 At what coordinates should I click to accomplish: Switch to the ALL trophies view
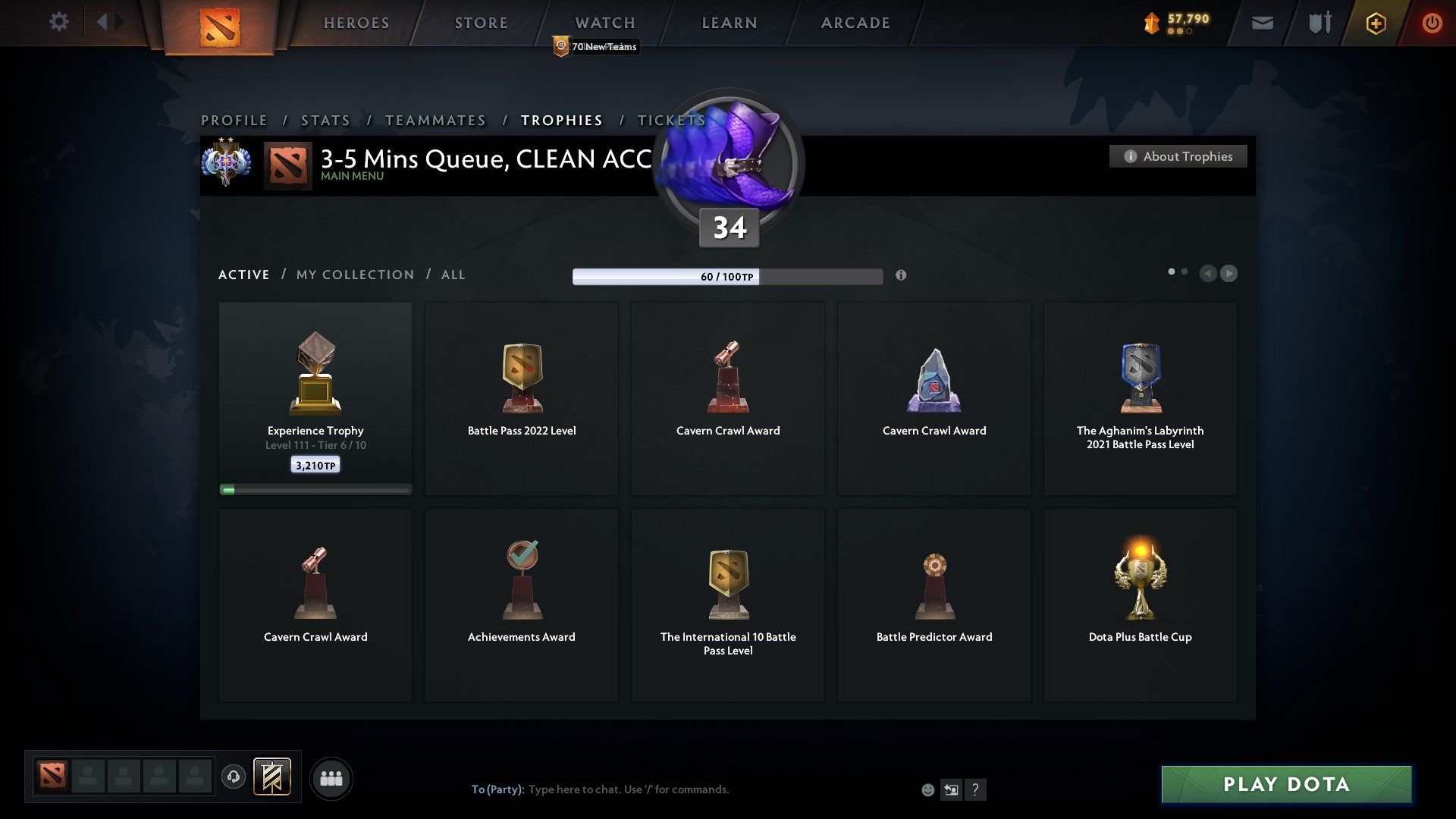click(453, 275)
